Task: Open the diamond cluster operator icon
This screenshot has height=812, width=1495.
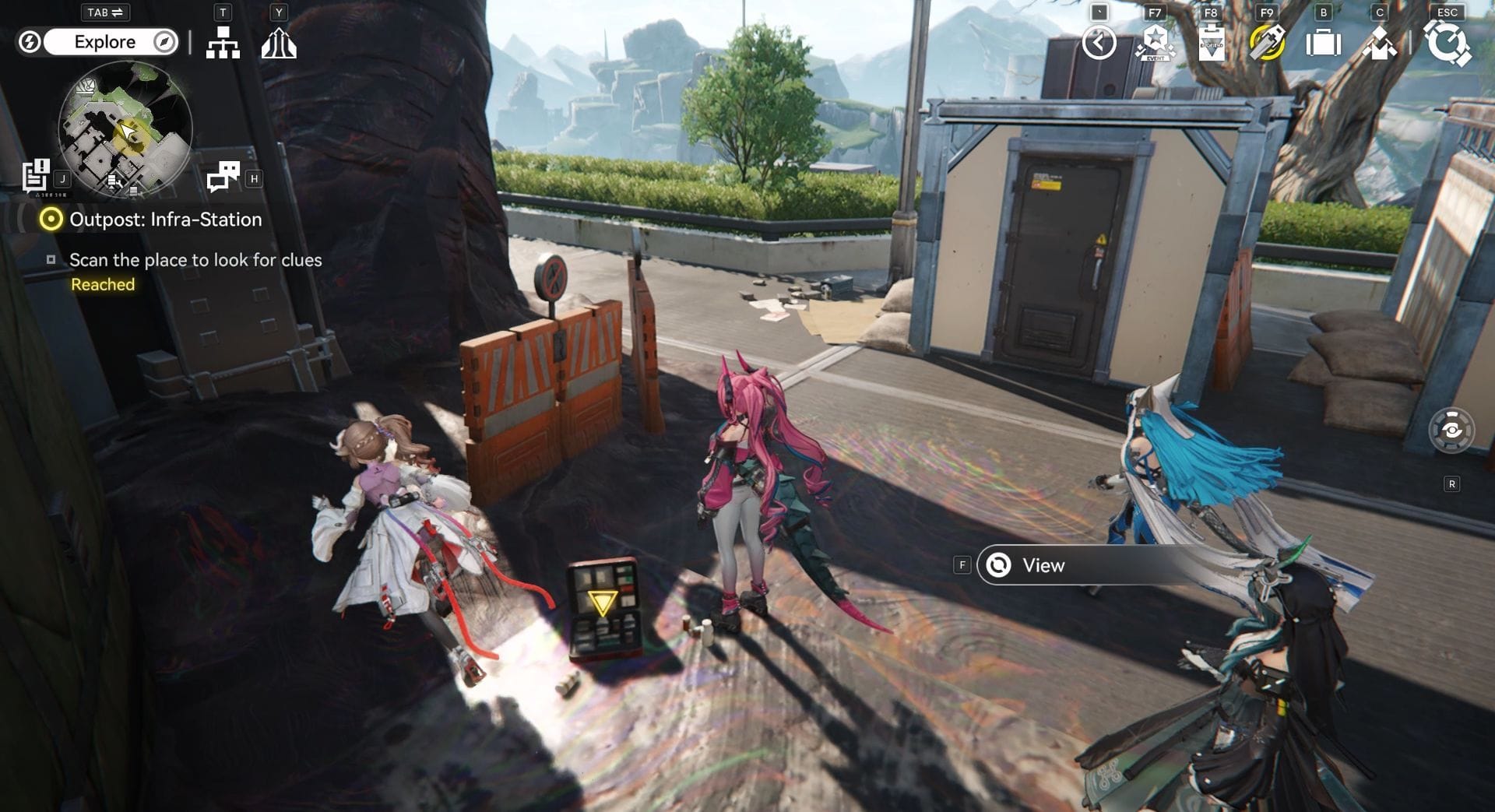Action: 1379,43
